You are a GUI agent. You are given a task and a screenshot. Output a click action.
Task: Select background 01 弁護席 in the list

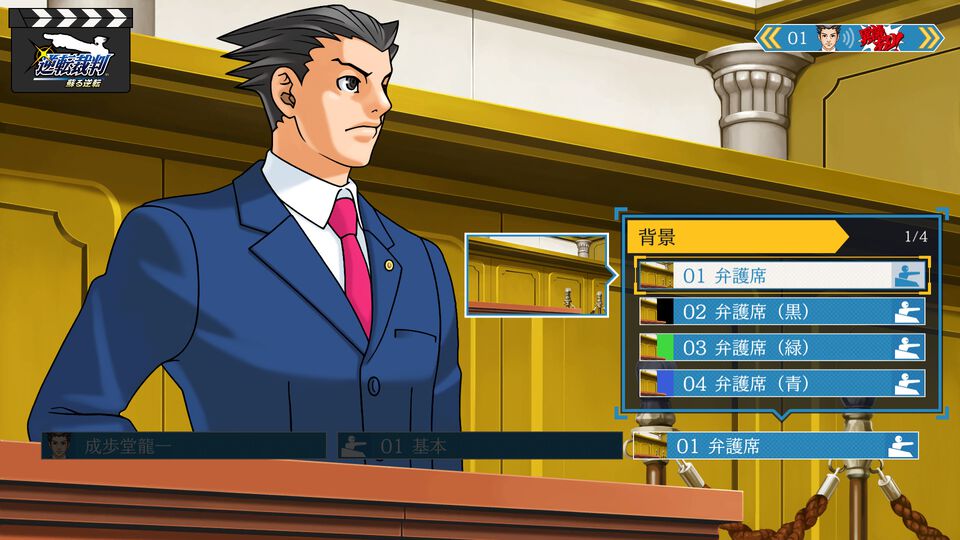[x=782, y=275]
